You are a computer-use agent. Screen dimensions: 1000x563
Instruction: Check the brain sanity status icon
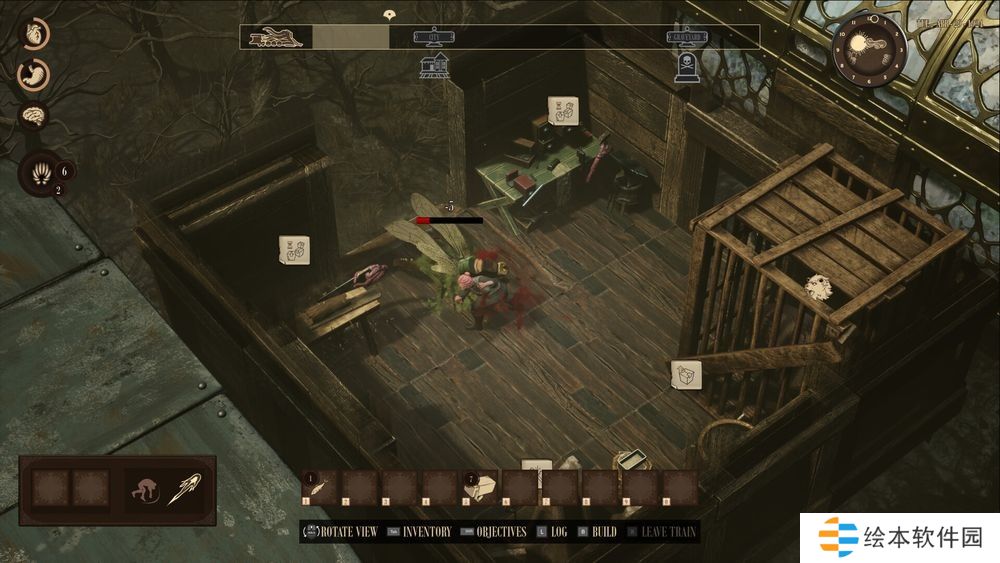tap(35, 115)
